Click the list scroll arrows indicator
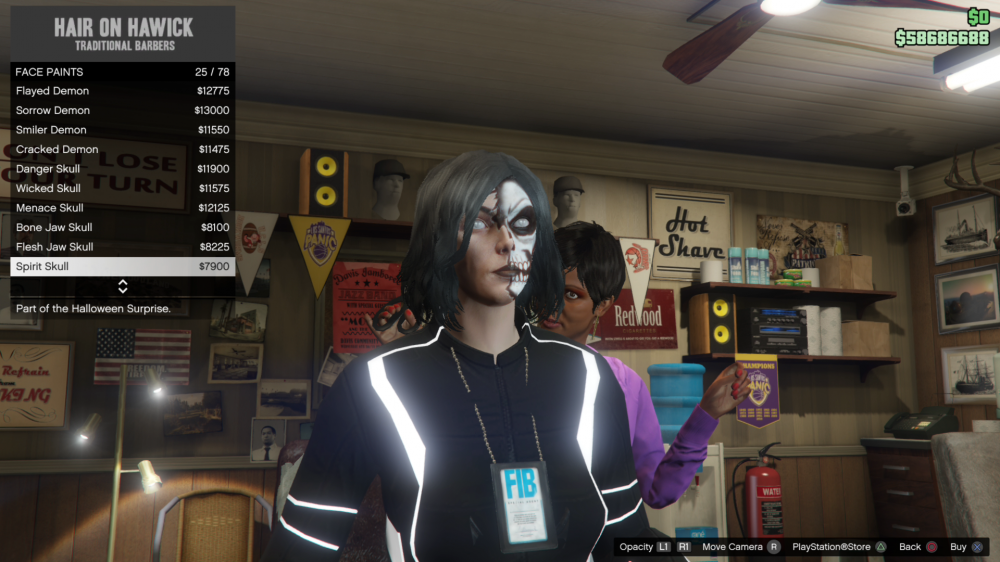Viewport: 1000px width, 562px height. point(123,287)
